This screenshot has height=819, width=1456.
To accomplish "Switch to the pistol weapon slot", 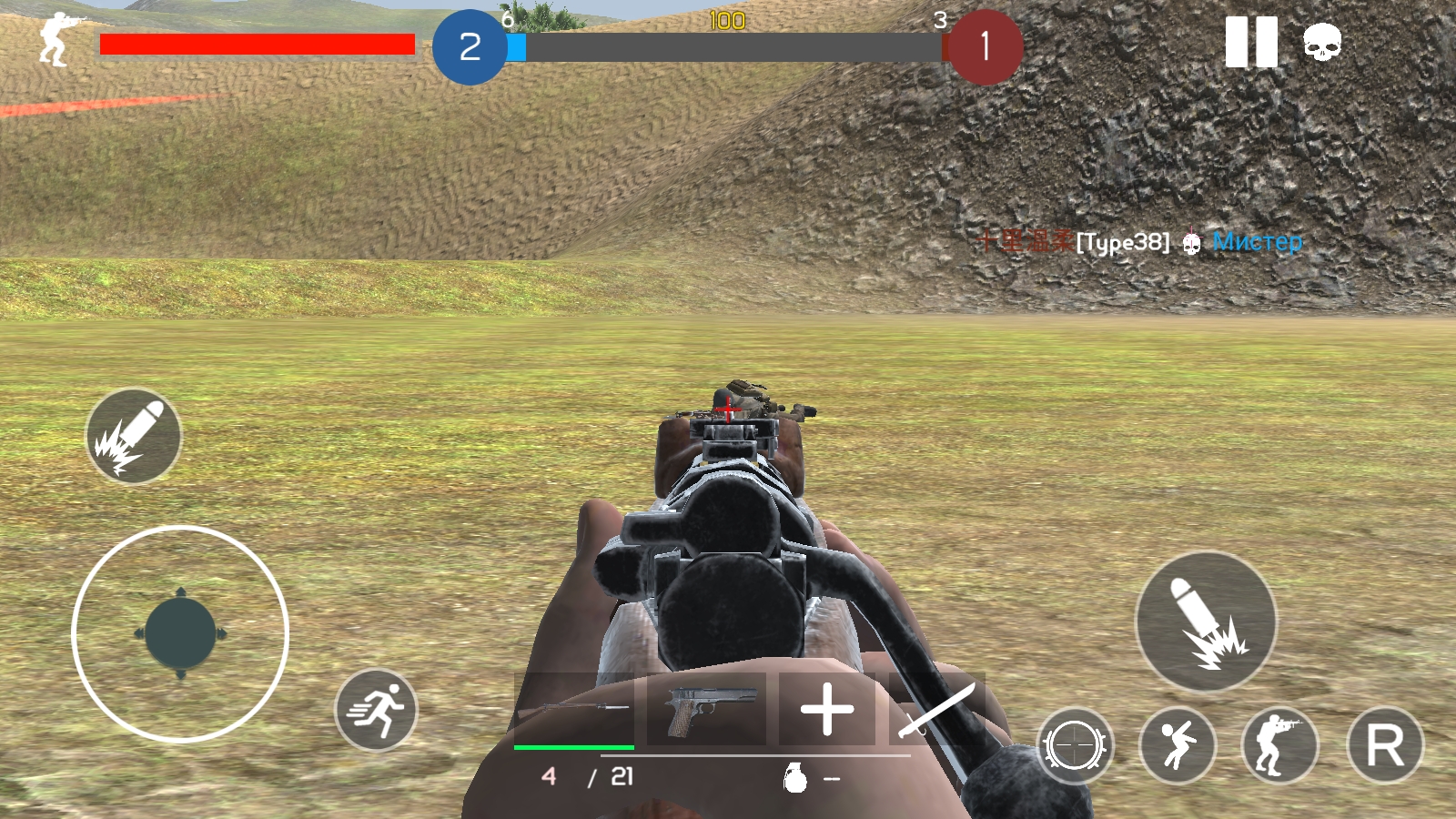I will [709, 708].
